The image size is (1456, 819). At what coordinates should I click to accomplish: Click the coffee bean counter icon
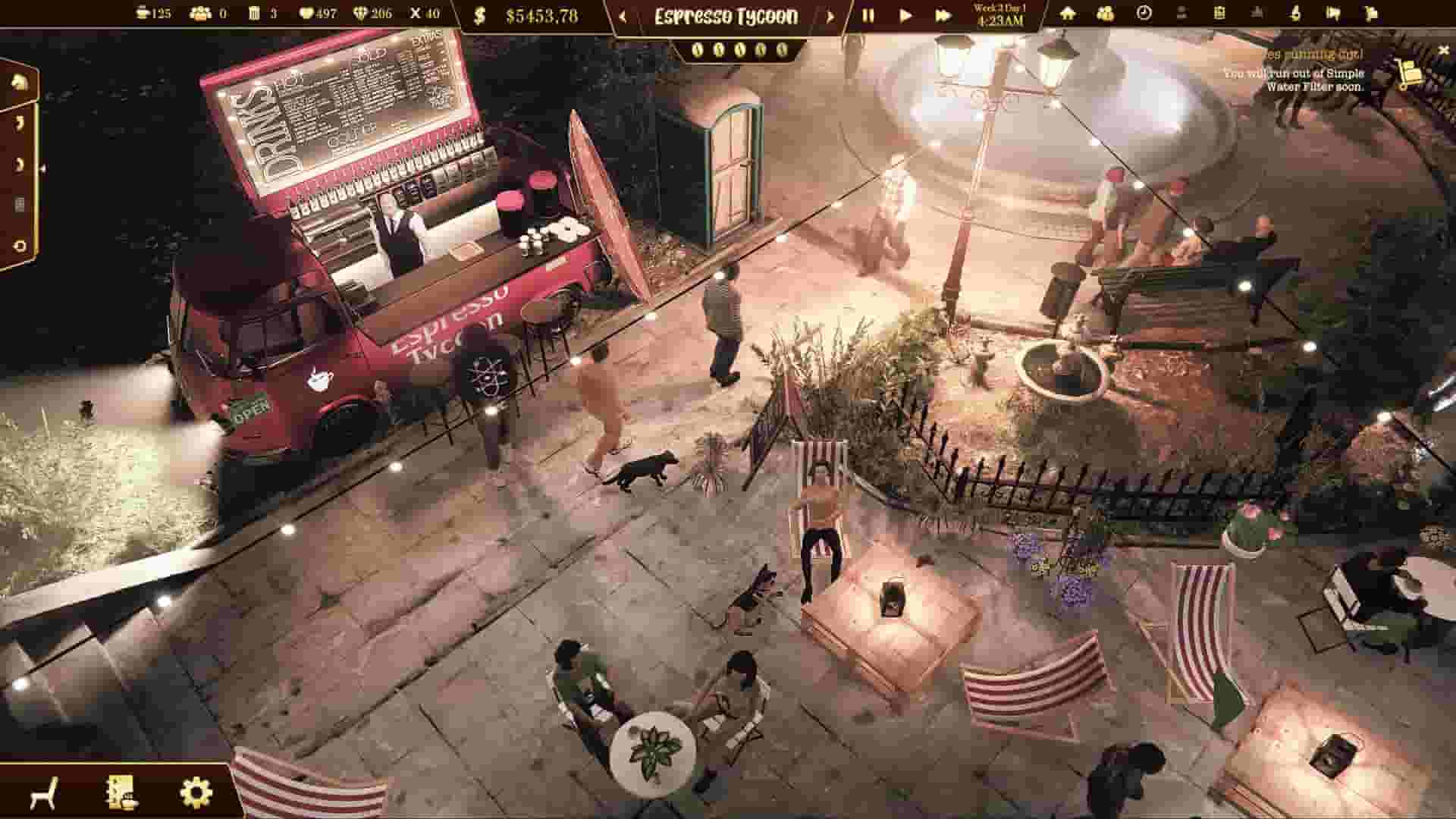coord(142,13)
